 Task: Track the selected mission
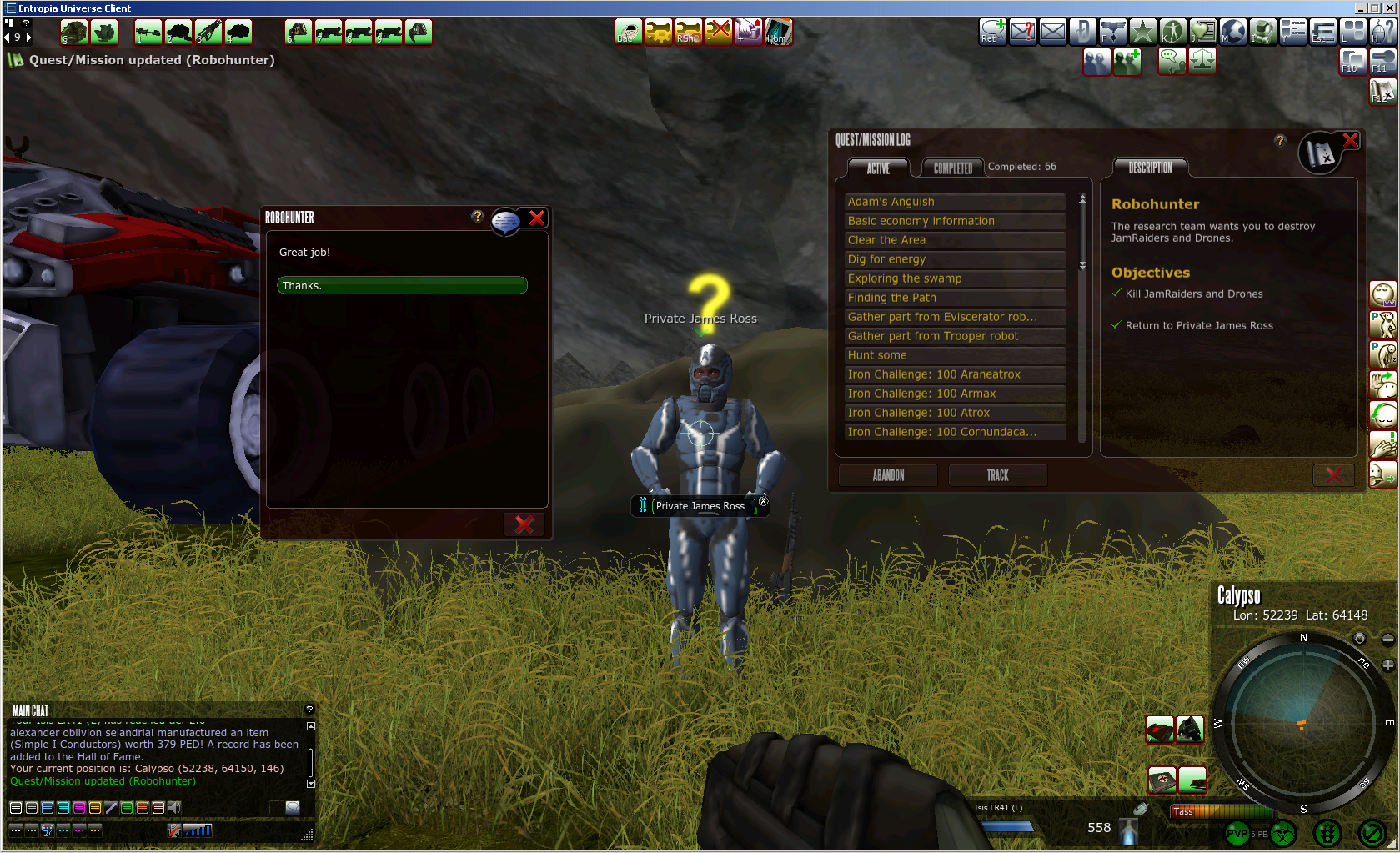[997, 475]
